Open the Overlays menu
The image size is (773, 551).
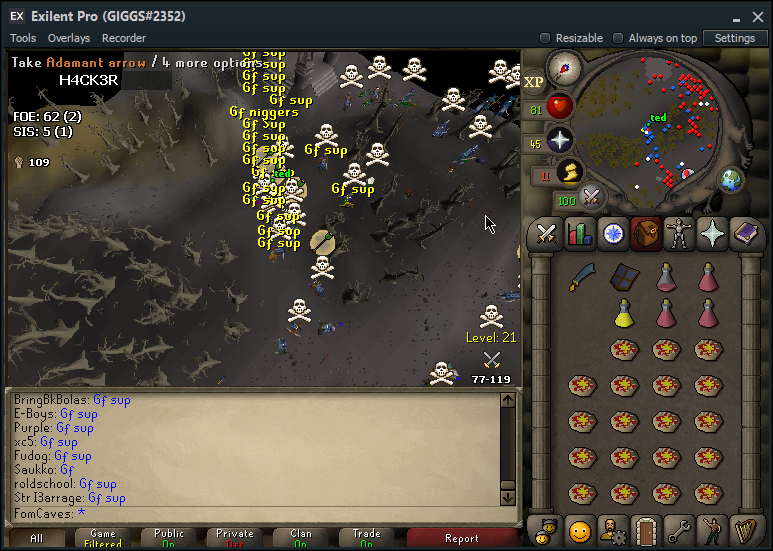point(68,38)
